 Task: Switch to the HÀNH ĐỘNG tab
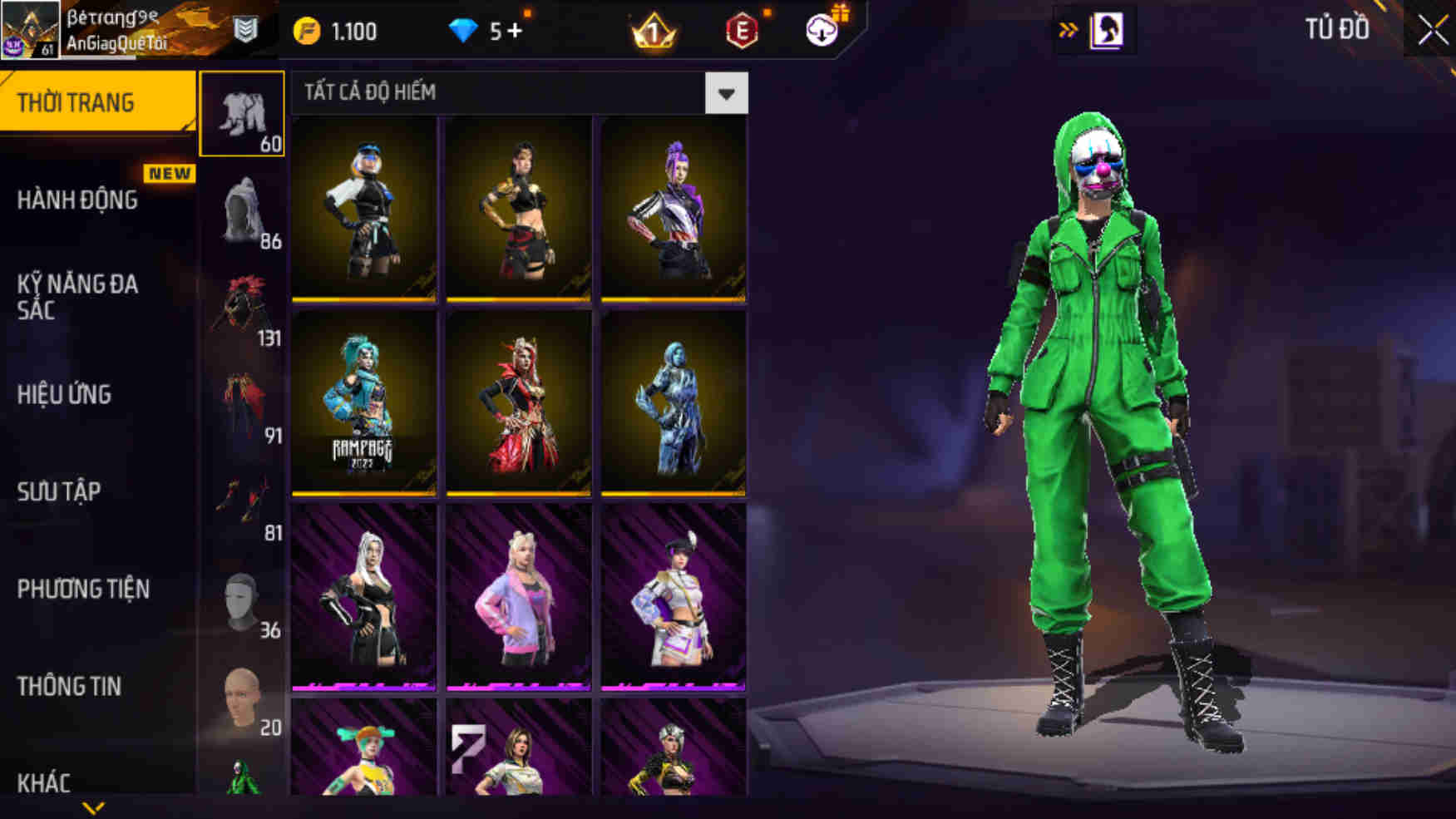click(x=81, y=200)
